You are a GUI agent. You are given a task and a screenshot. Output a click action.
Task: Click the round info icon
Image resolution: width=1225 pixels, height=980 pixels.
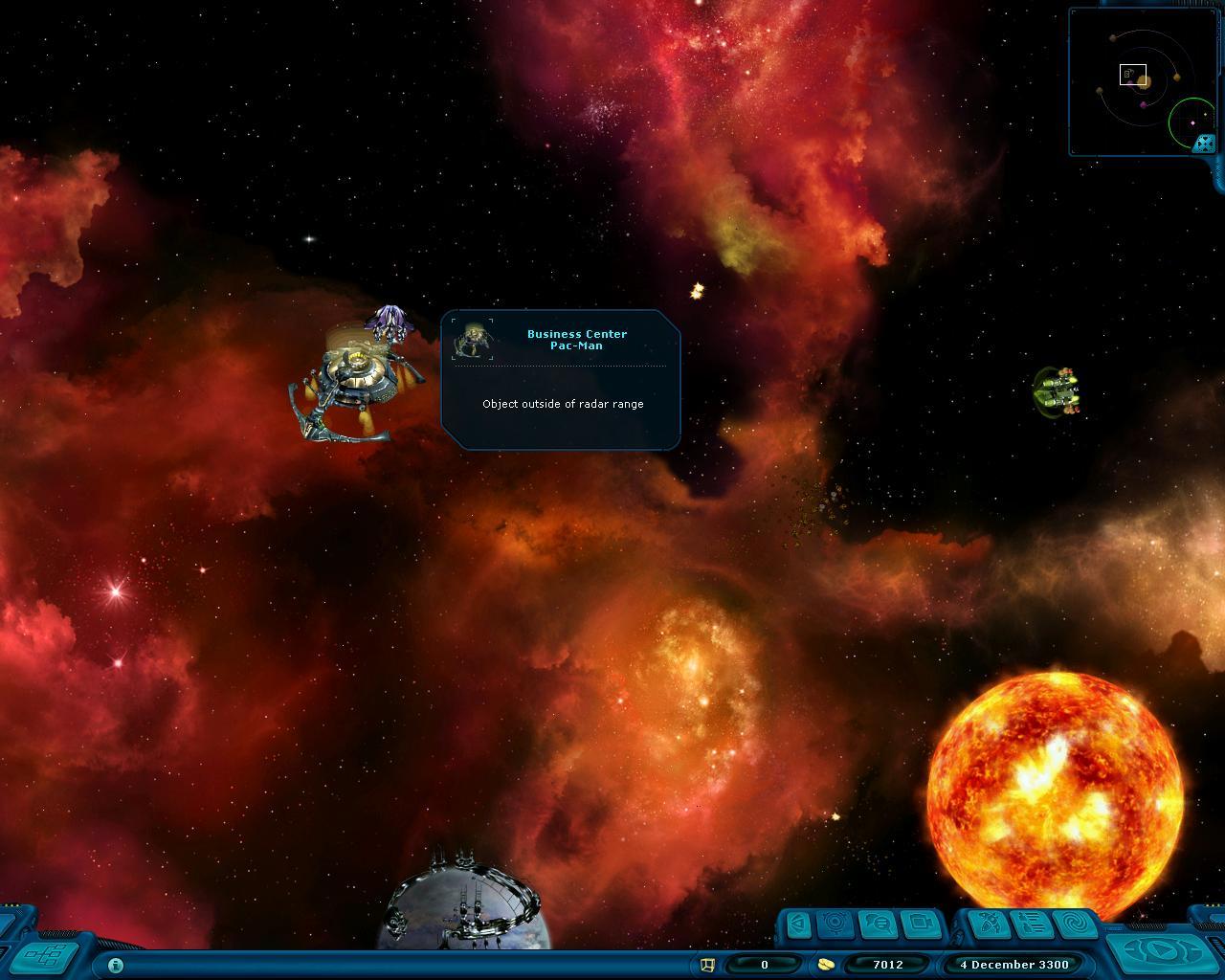tap(116, 965)
